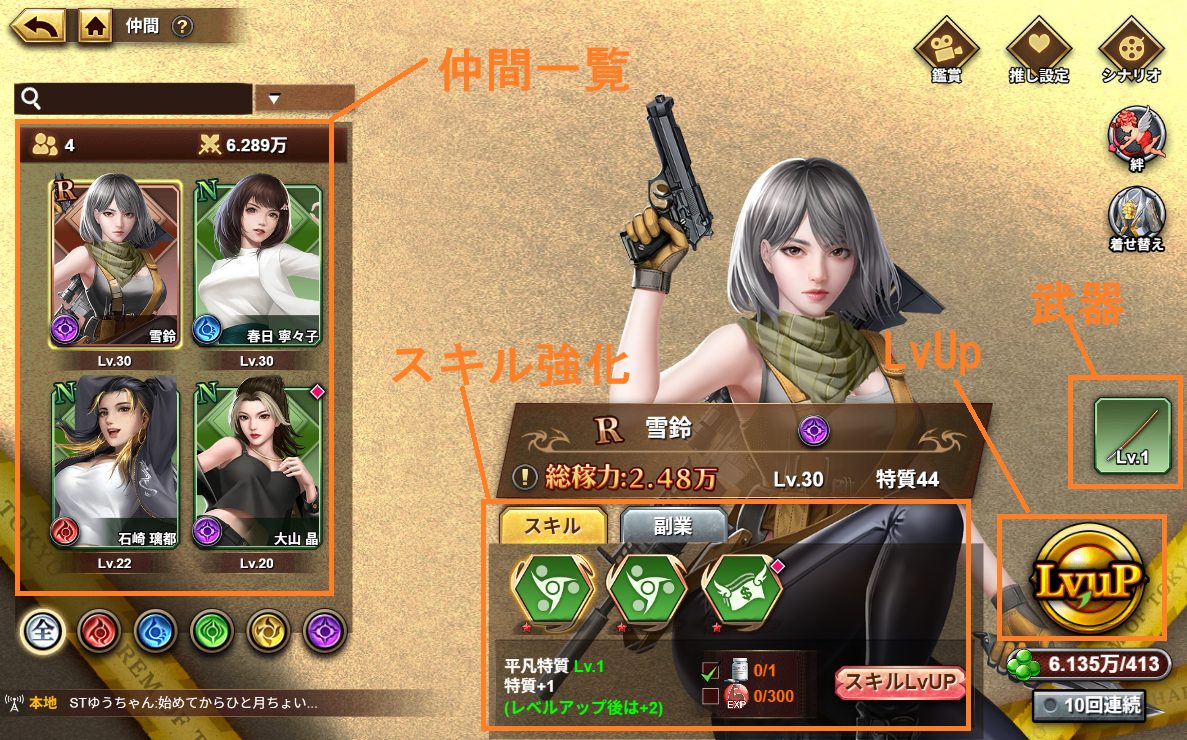Screen dimensions: 1187x740
Task: Return to the home screen
Action: pyautogui.click(x=94, y=26)
